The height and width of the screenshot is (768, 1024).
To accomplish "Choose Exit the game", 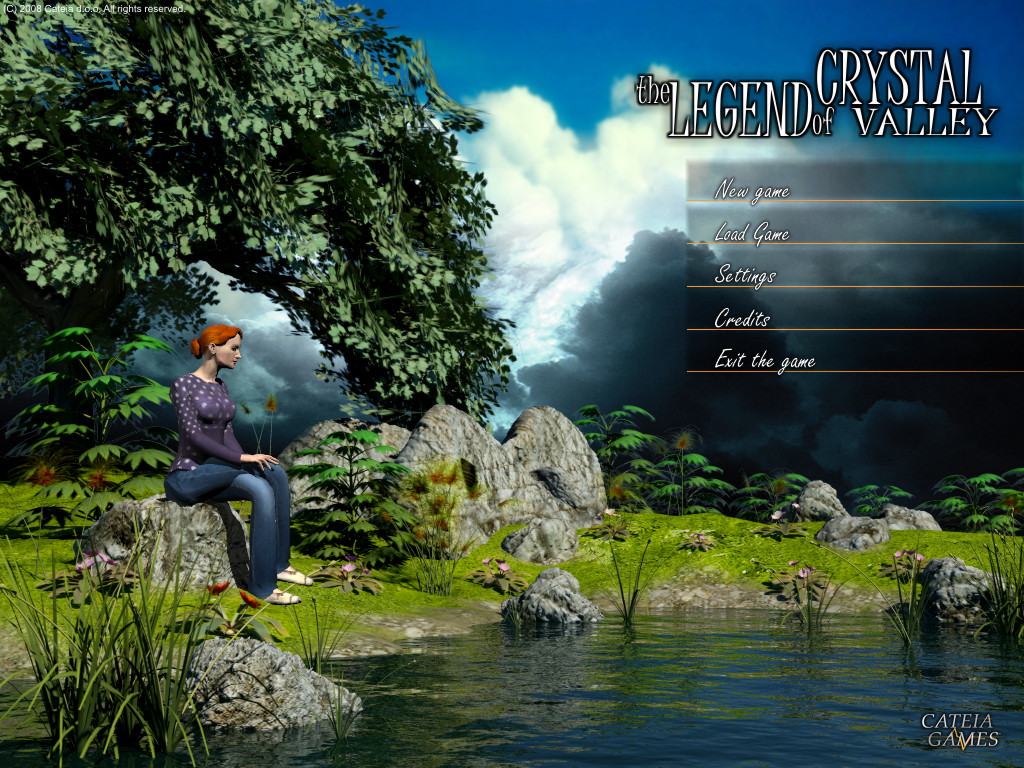I will pos(765,361).
